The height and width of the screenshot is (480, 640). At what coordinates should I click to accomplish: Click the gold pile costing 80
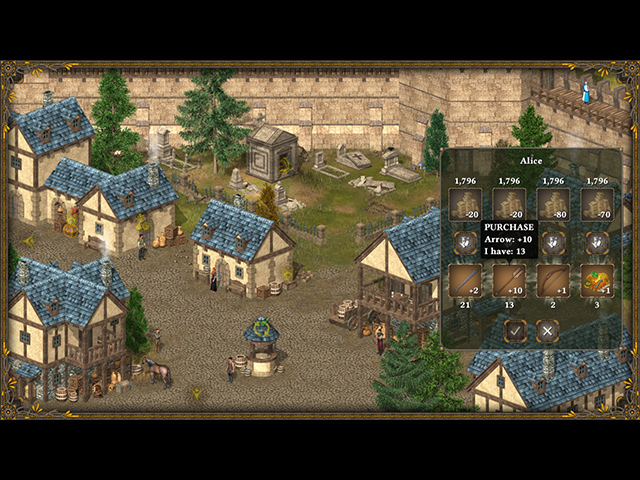(x=553, y=204)
